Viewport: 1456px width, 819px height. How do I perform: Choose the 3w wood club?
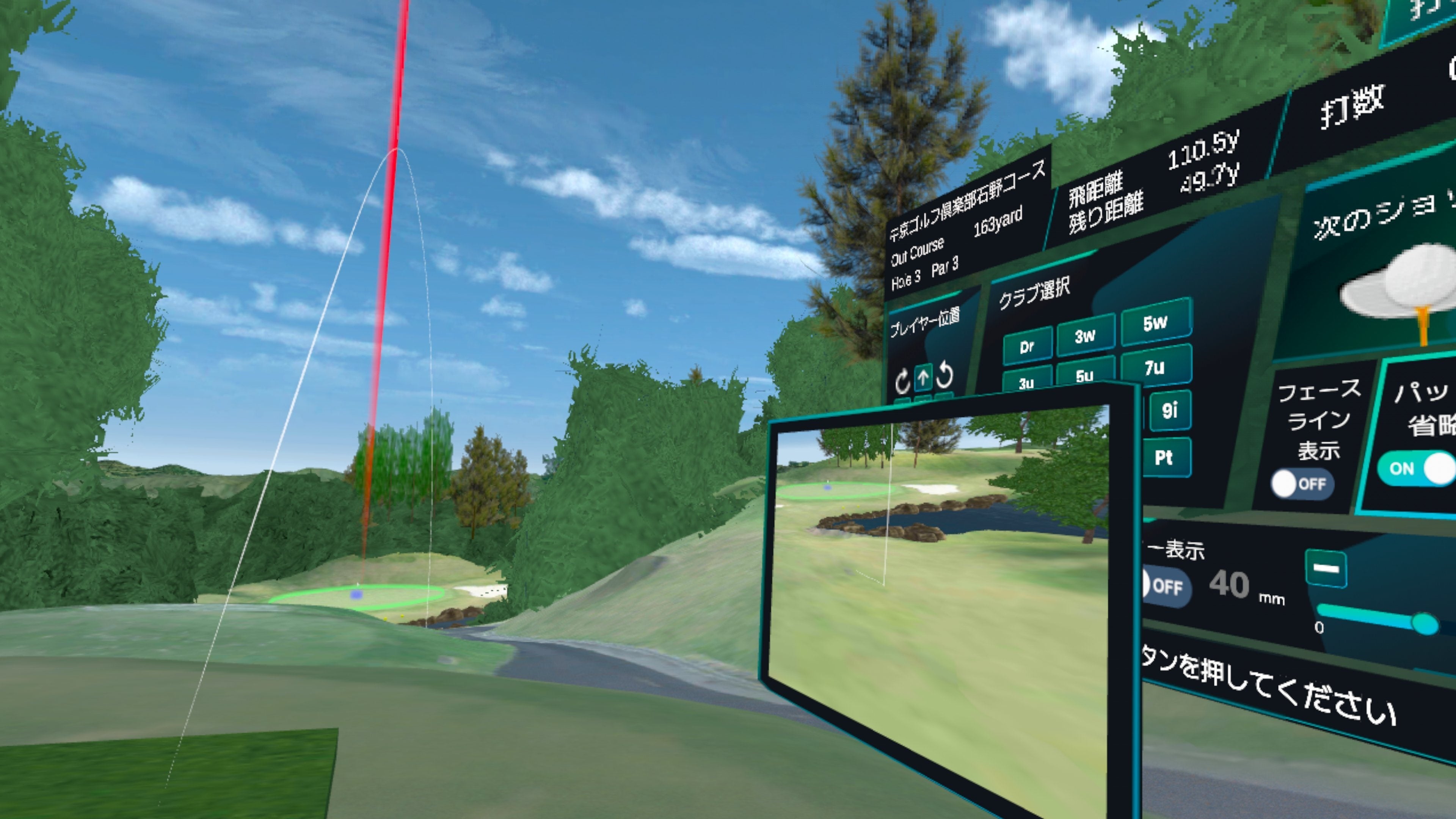pos(1085,336)
